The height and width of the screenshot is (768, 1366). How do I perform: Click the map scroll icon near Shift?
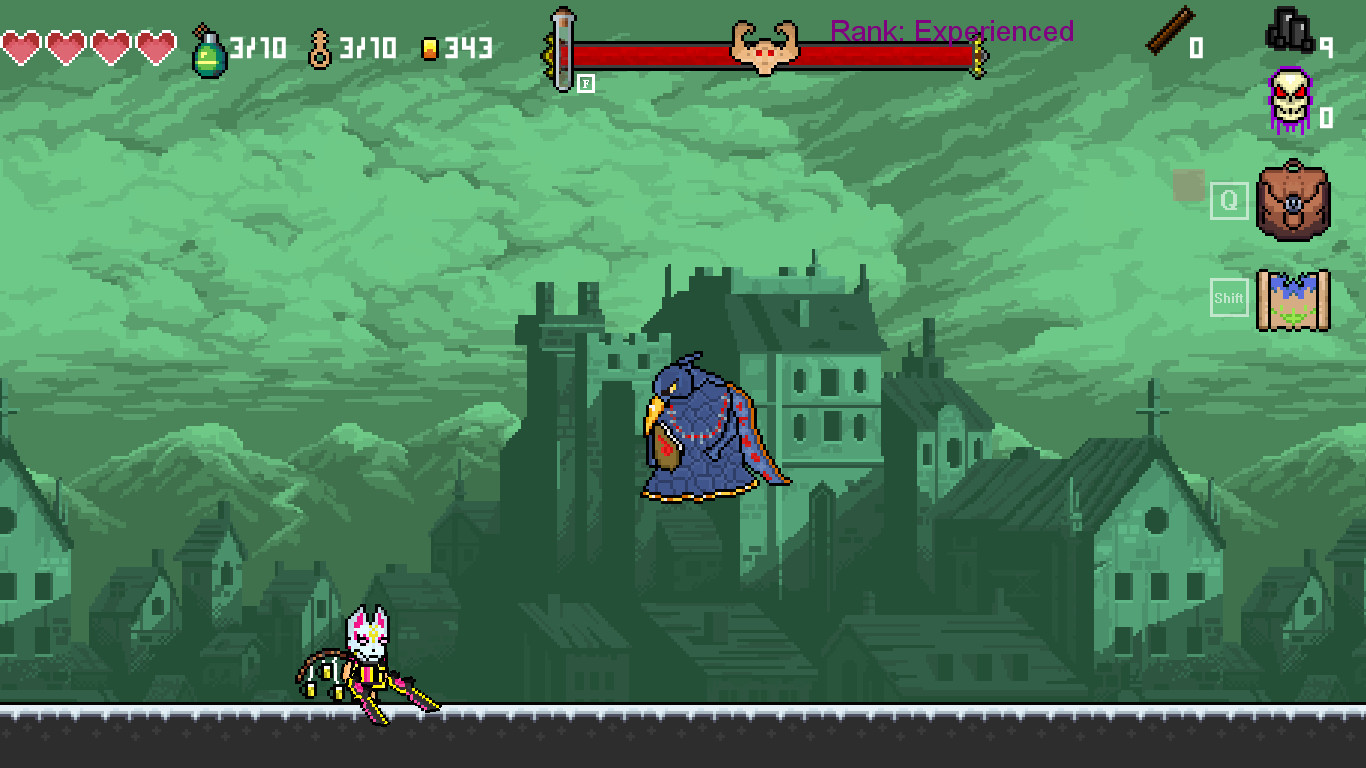coord(1293,298)
